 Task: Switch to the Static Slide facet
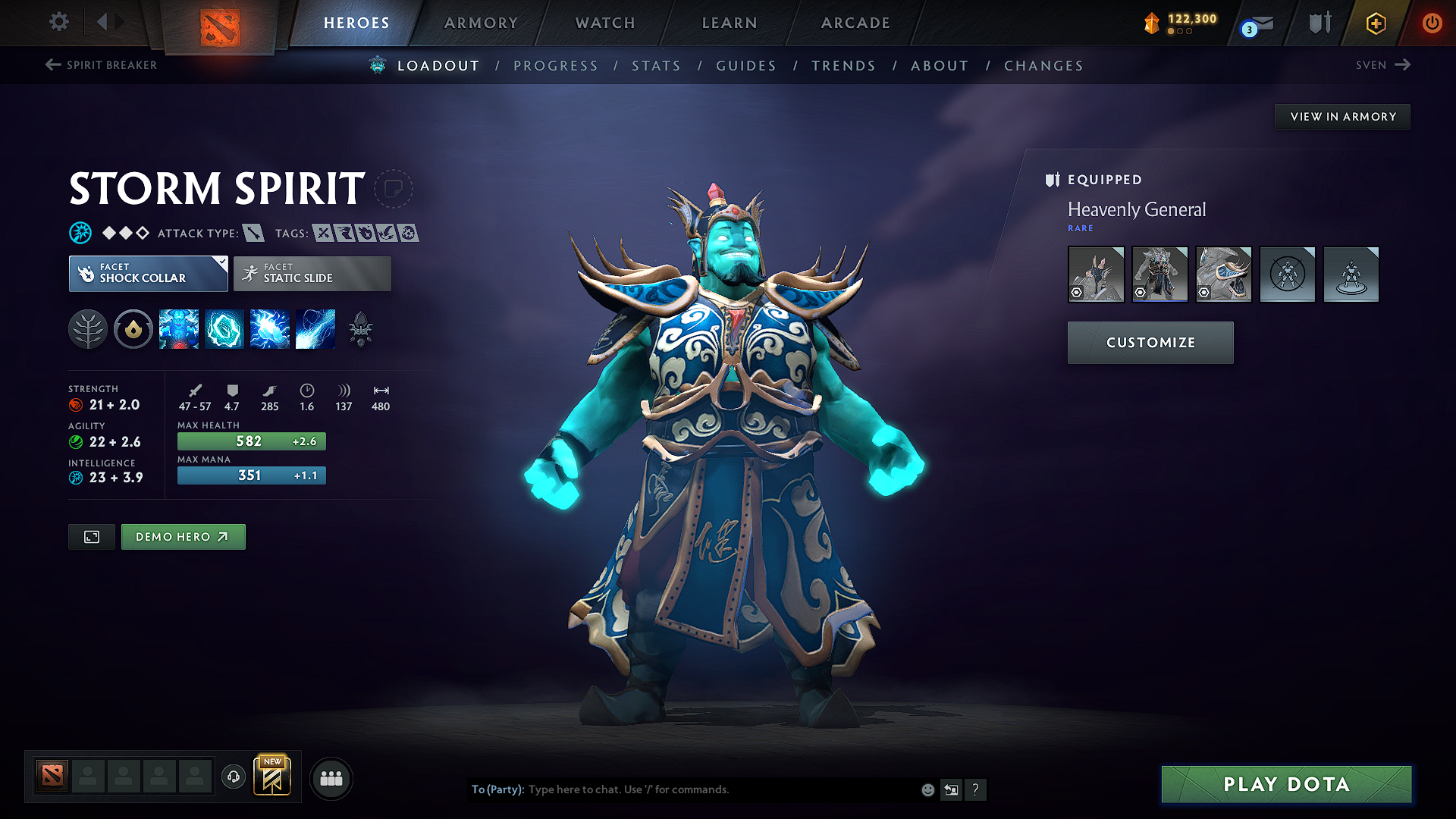point(312,274)
